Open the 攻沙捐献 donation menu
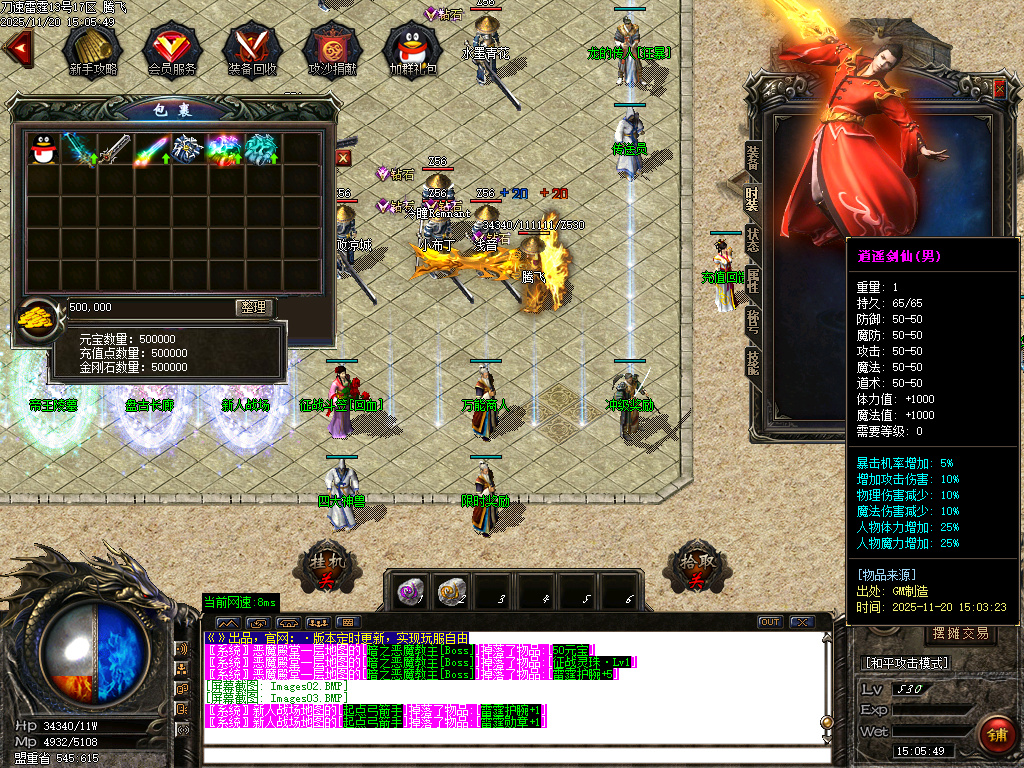This screenshot has width=1024, height=768. click(x=329, y=48)
